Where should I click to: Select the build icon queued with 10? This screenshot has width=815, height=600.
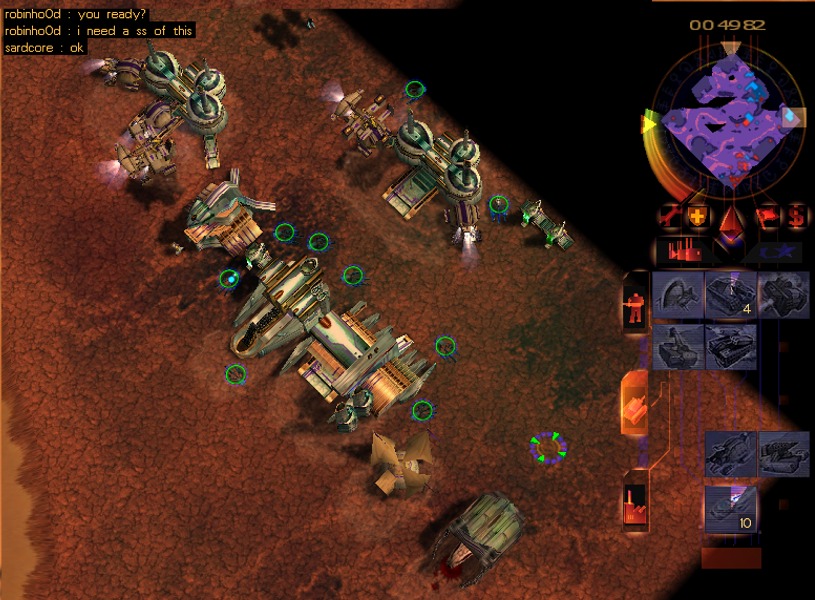pos(731,508)
